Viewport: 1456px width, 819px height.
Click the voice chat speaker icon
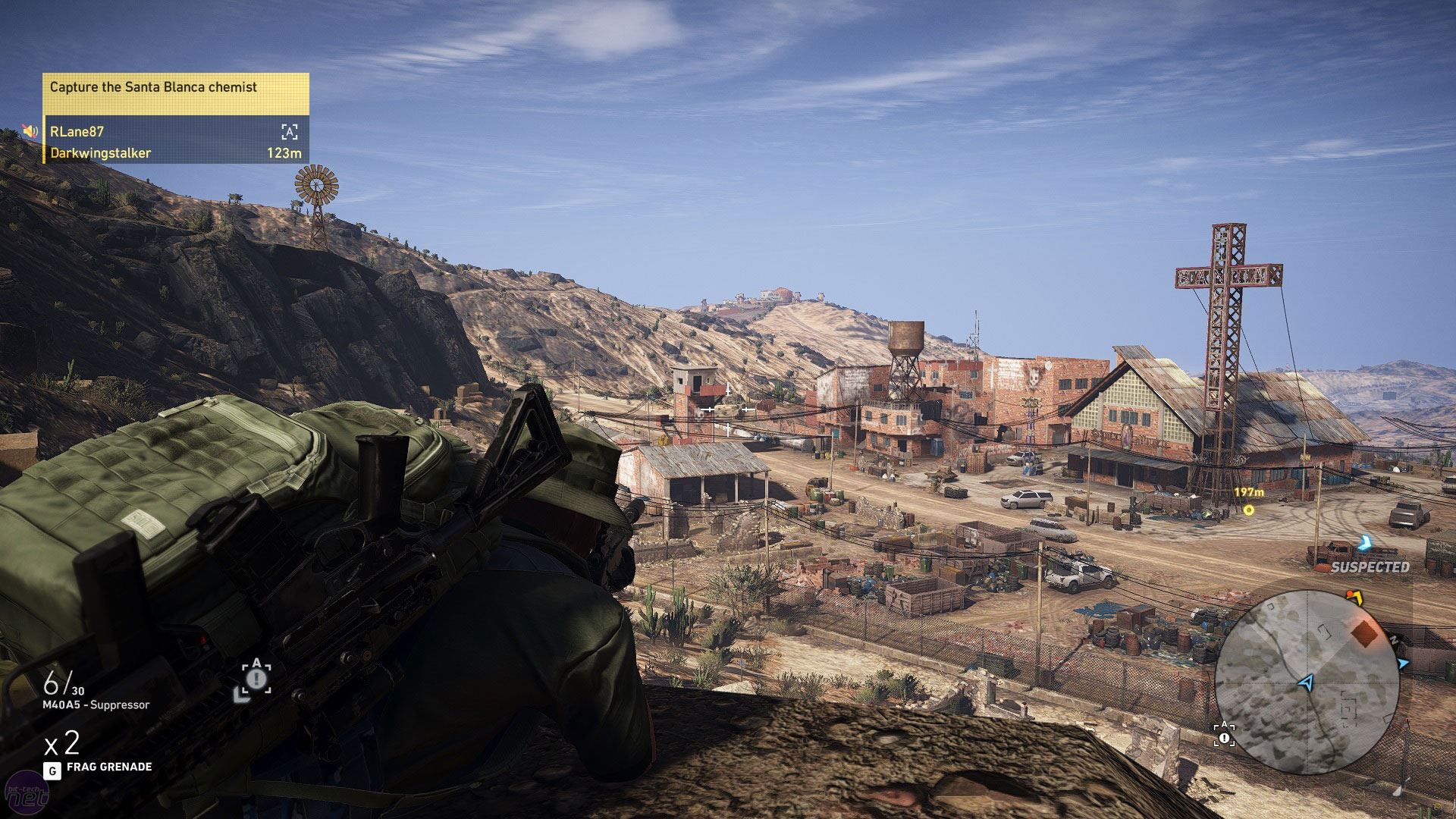30,131
